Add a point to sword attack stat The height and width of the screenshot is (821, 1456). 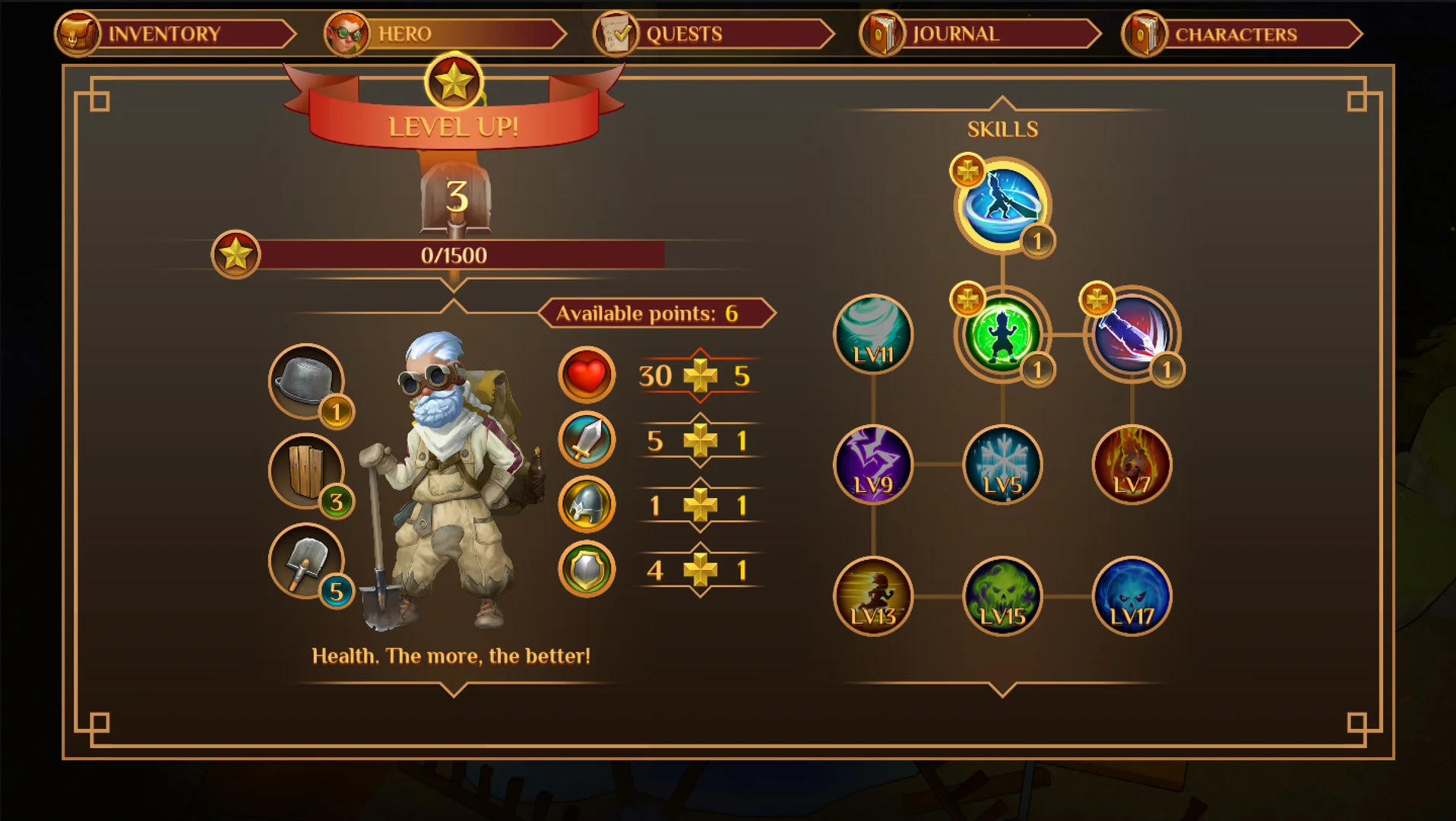click(x=700, y=441)
